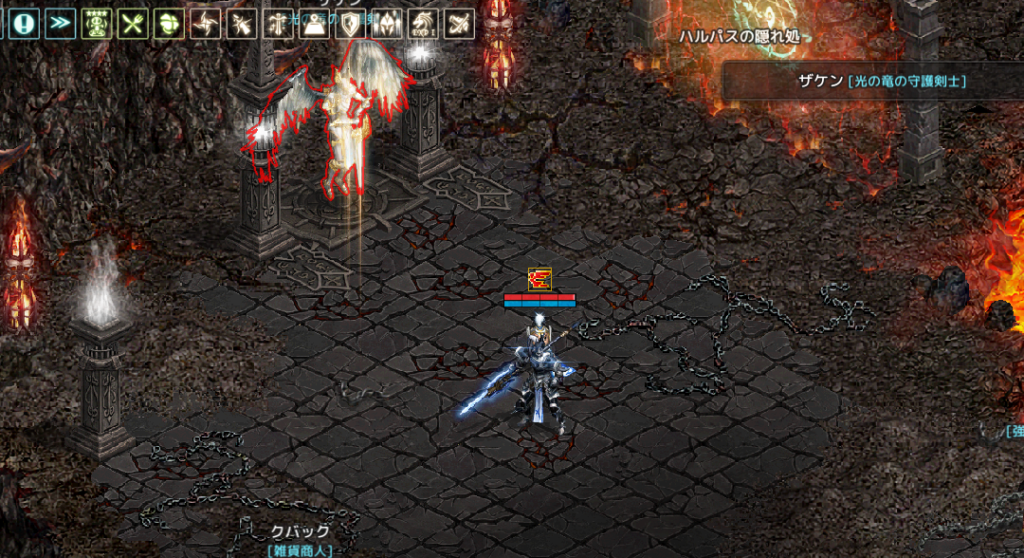Click the winged helmet buff icon
The height and width of the screenshot is (558, 1024).
pos(386,24)
